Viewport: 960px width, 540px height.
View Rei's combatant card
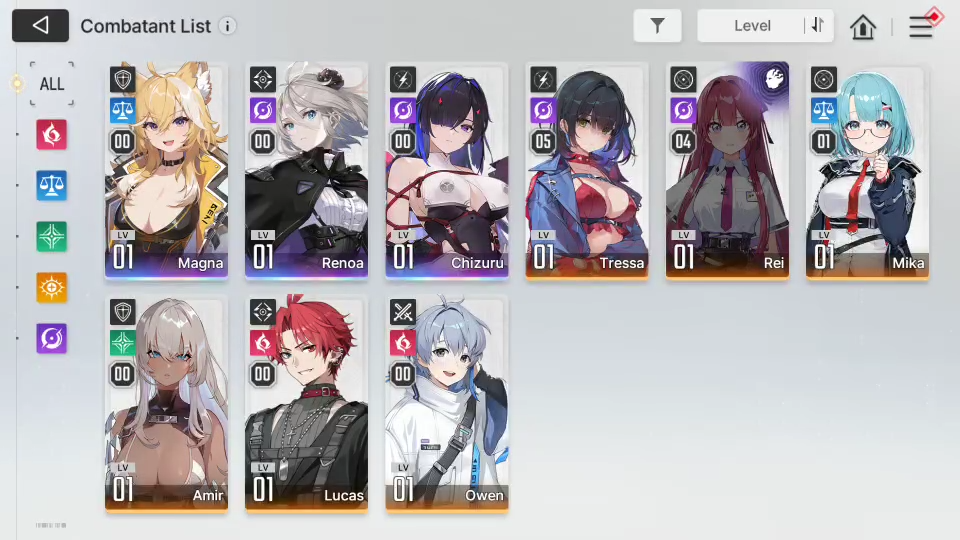[727, 170]
